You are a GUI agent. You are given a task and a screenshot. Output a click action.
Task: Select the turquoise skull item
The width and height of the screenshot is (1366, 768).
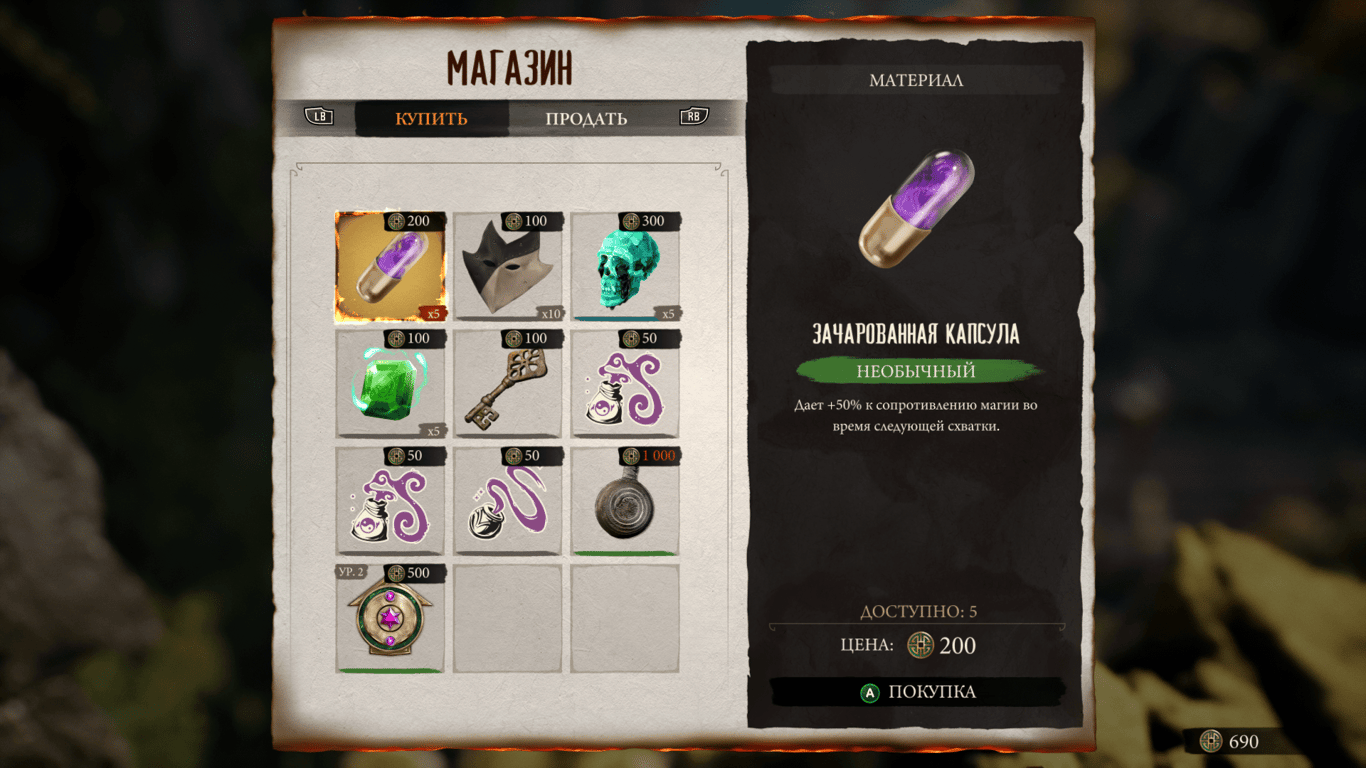625,267
